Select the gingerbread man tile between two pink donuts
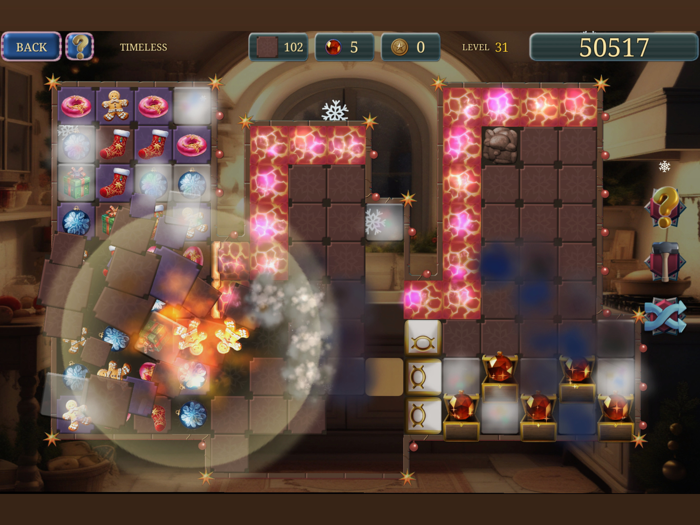This screenshot has height=525, width=700. [x=115, y=104]
